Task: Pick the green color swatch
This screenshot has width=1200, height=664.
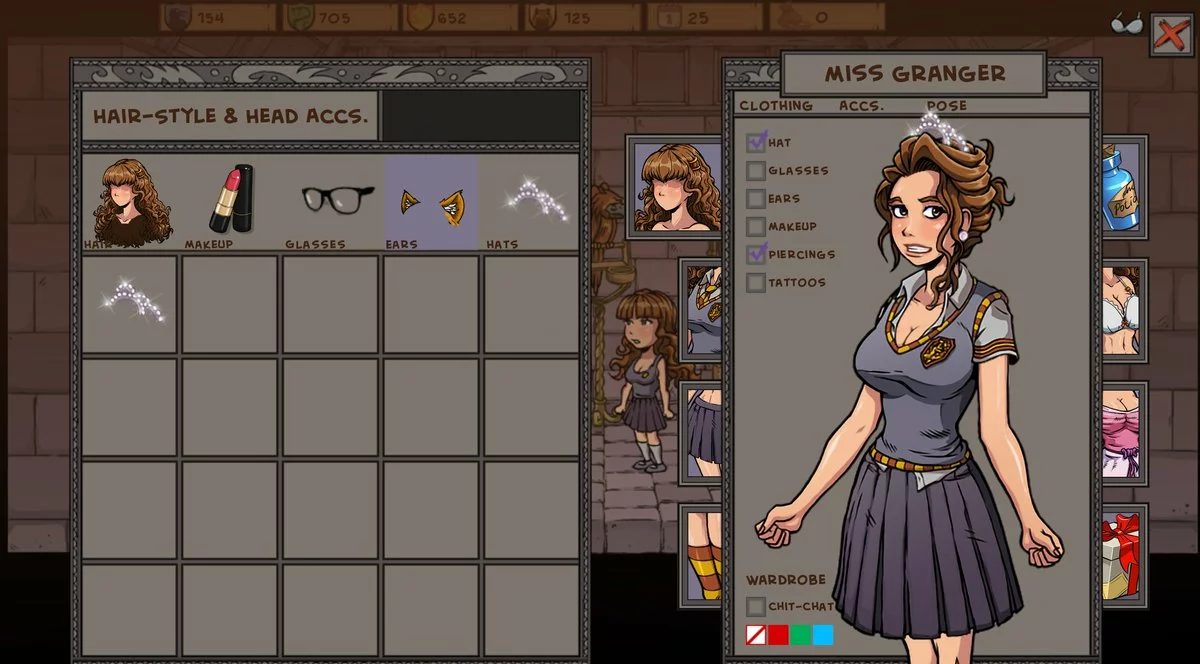Action: pos(800,635)
